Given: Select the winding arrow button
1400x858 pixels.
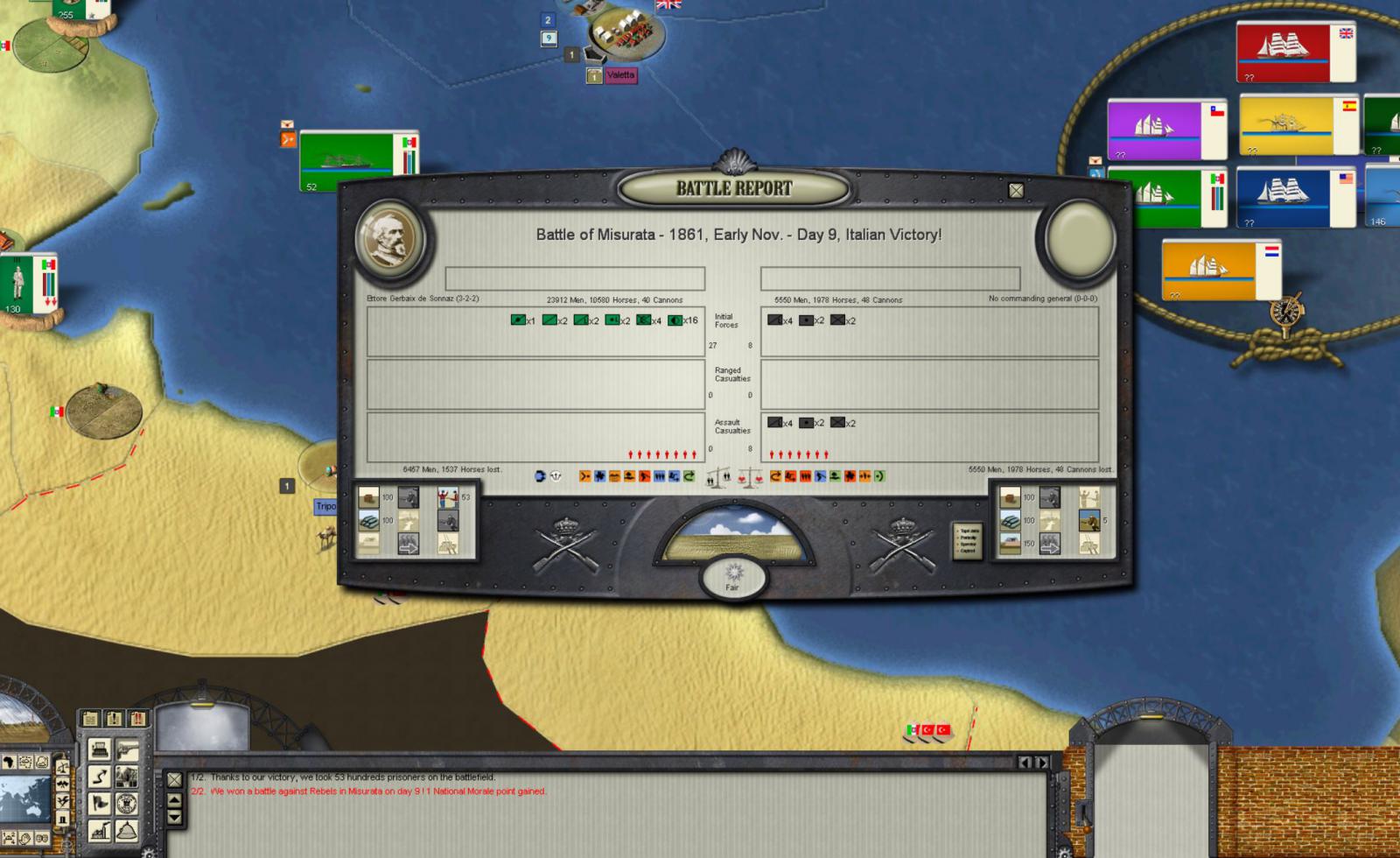Looking at the screenshot, I should 100,777.
